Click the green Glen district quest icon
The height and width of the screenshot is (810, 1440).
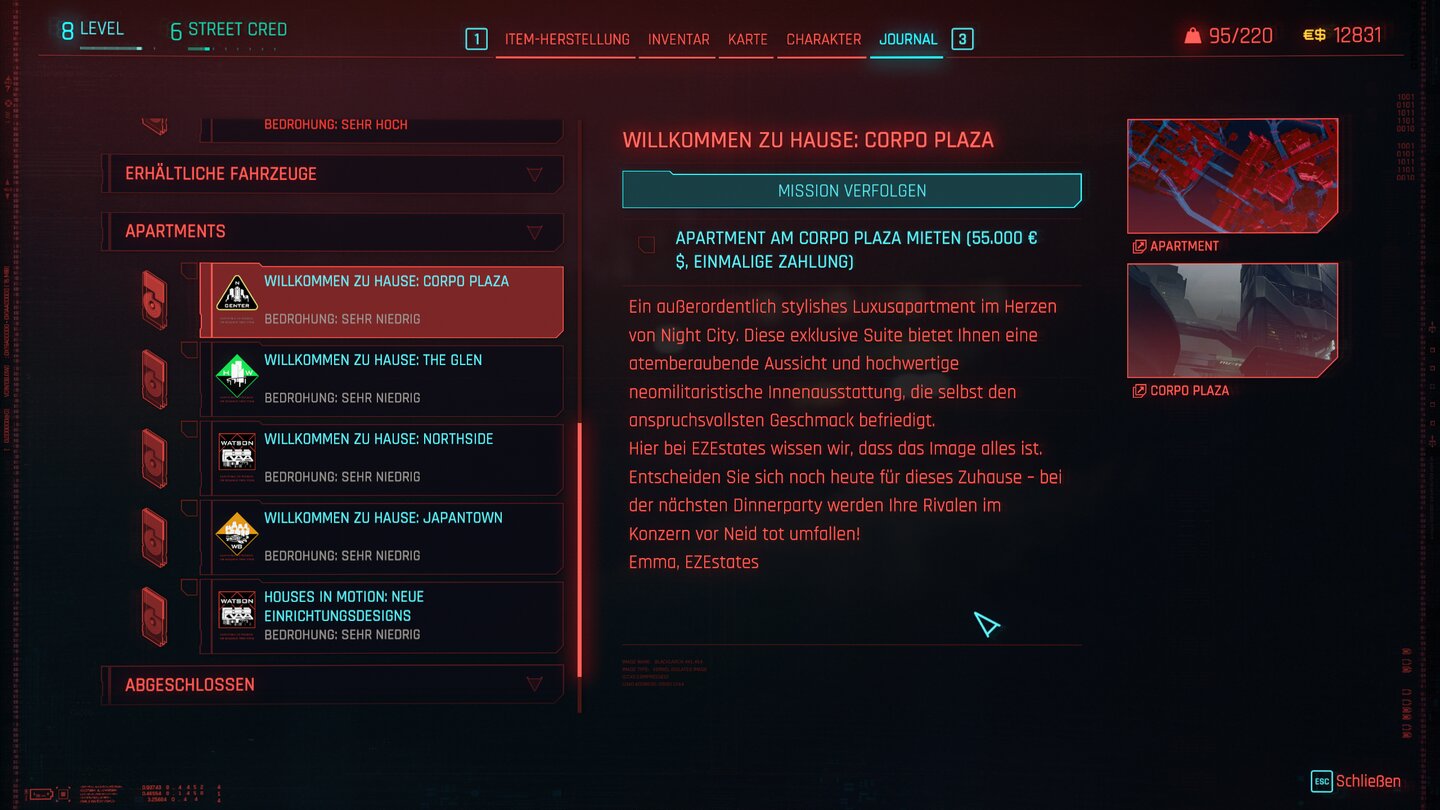coord(237,375)
